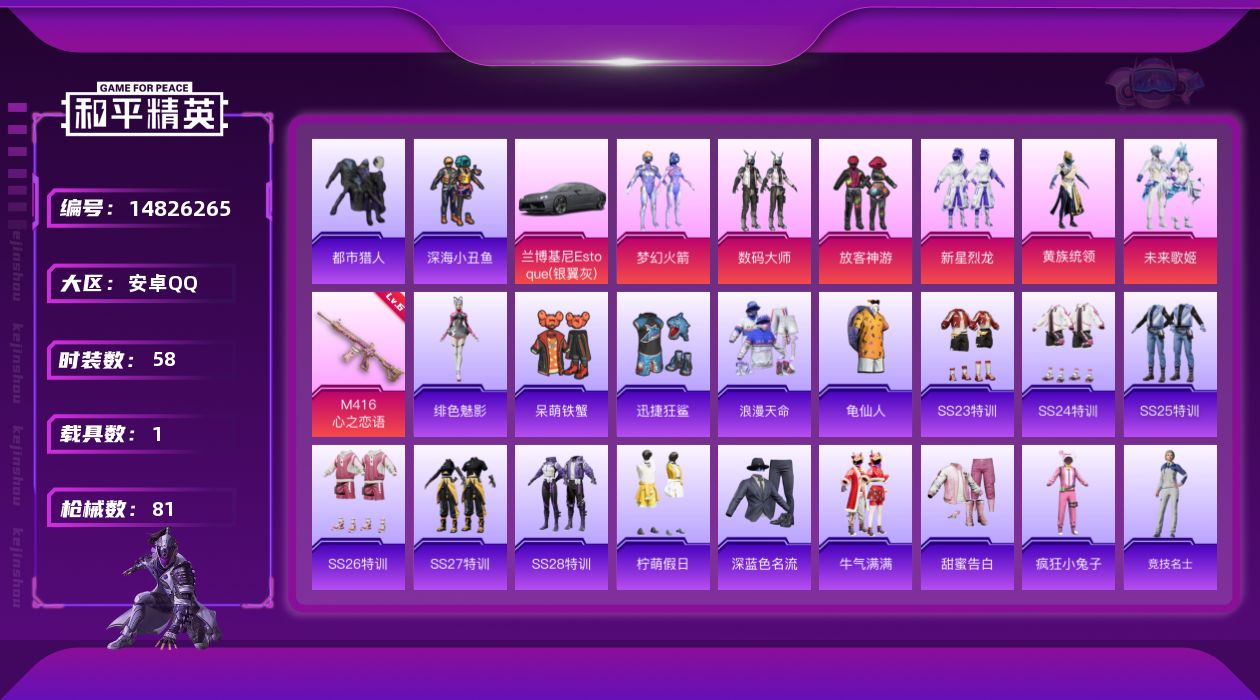Select the 疯狂小兔子 outfit card

(x=1068, y=517)
